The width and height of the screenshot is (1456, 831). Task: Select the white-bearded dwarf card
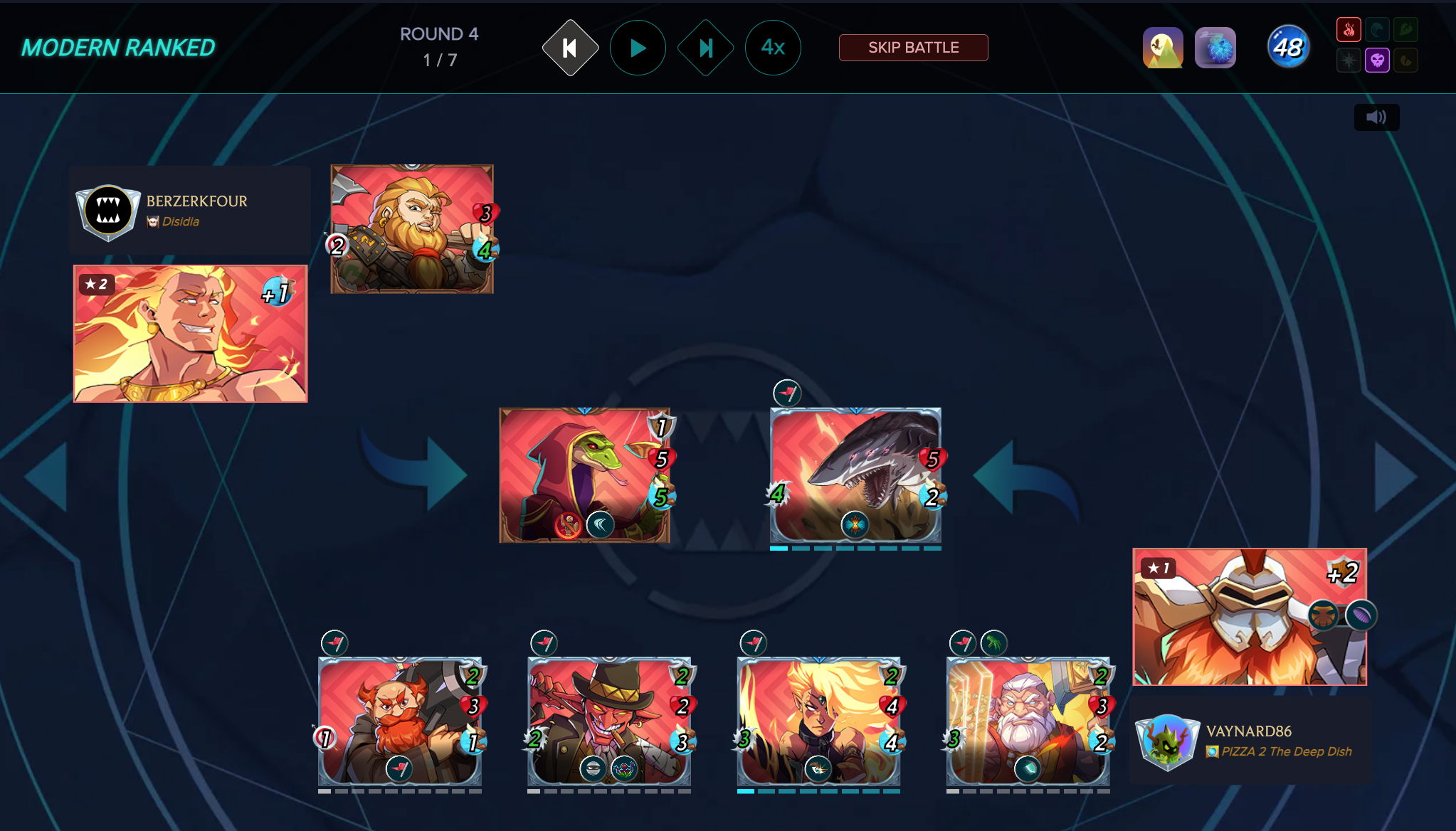[x=1028, y=721]
